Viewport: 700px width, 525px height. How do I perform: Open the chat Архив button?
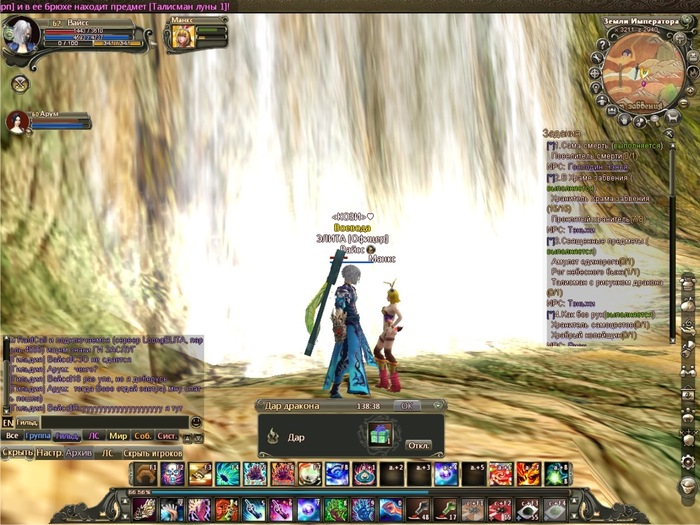(x=79, y=453)
